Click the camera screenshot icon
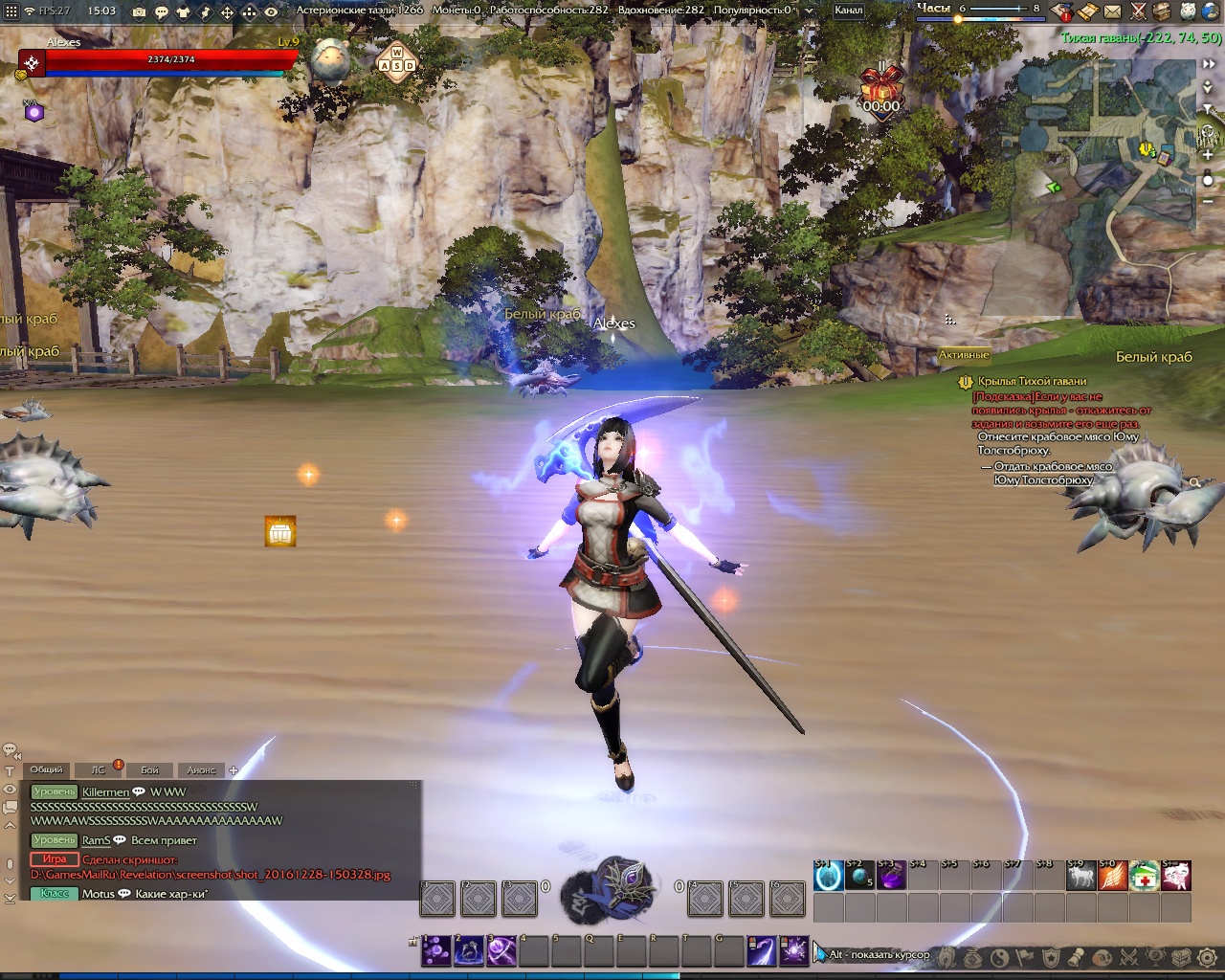Screen dimensions: 1225x980 pyautogui.click(x=140, y=11)
